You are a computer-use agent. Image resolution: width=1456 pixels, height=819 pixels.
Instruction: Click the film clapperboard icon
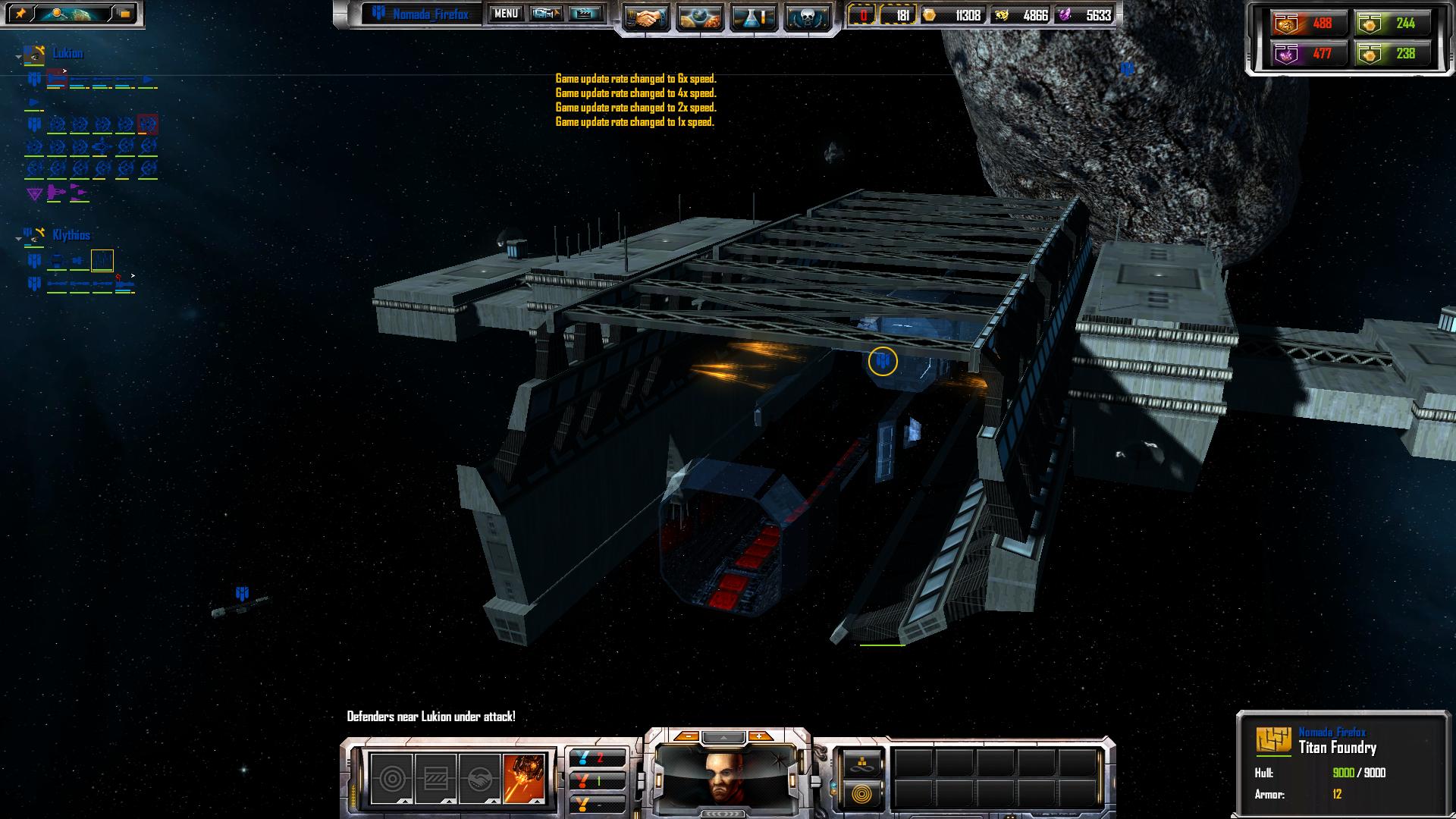coord(584,14)
